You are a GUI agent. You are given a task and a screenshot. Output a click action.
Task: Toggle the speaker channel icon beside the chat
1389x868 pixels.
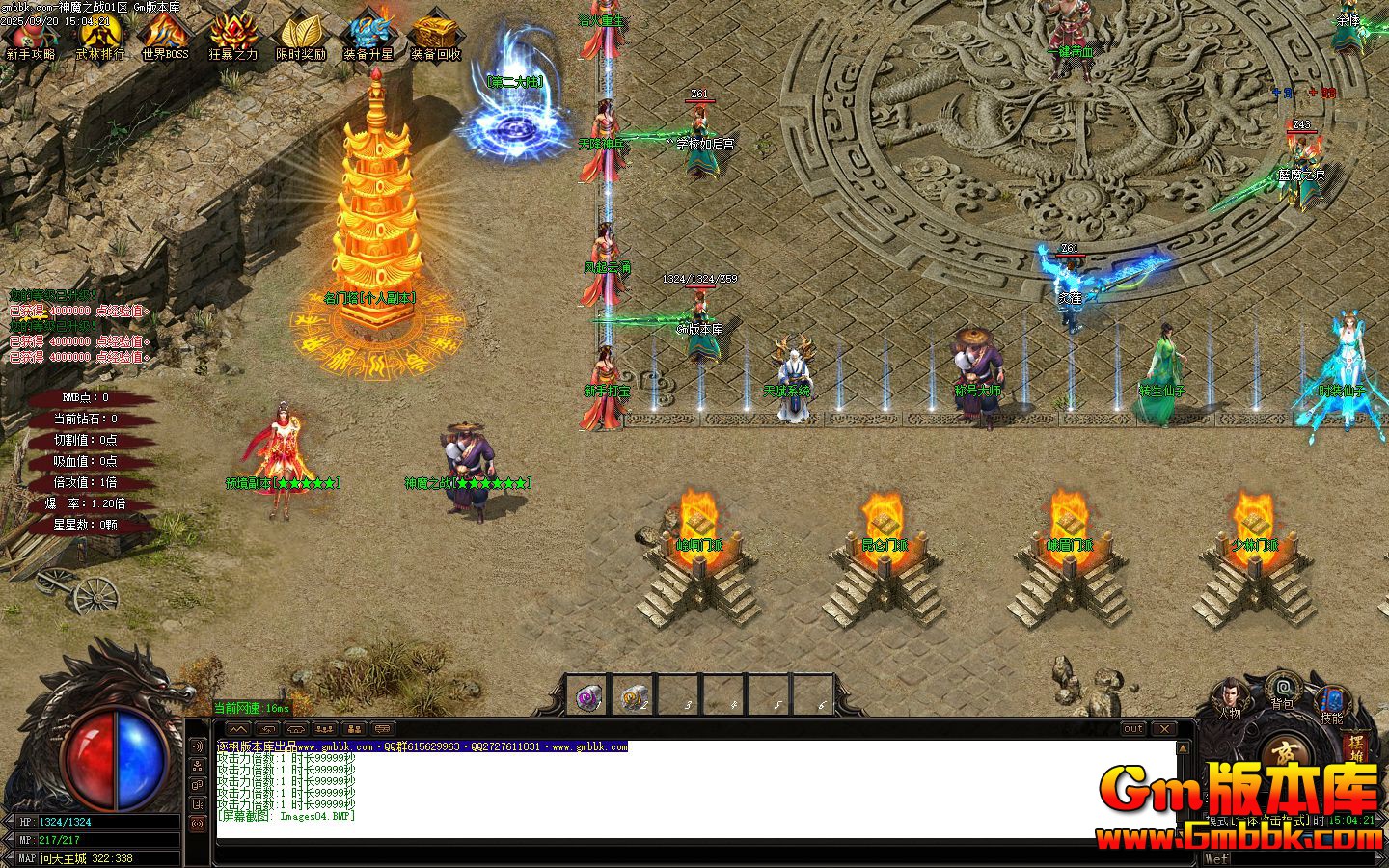pos(198,746)
